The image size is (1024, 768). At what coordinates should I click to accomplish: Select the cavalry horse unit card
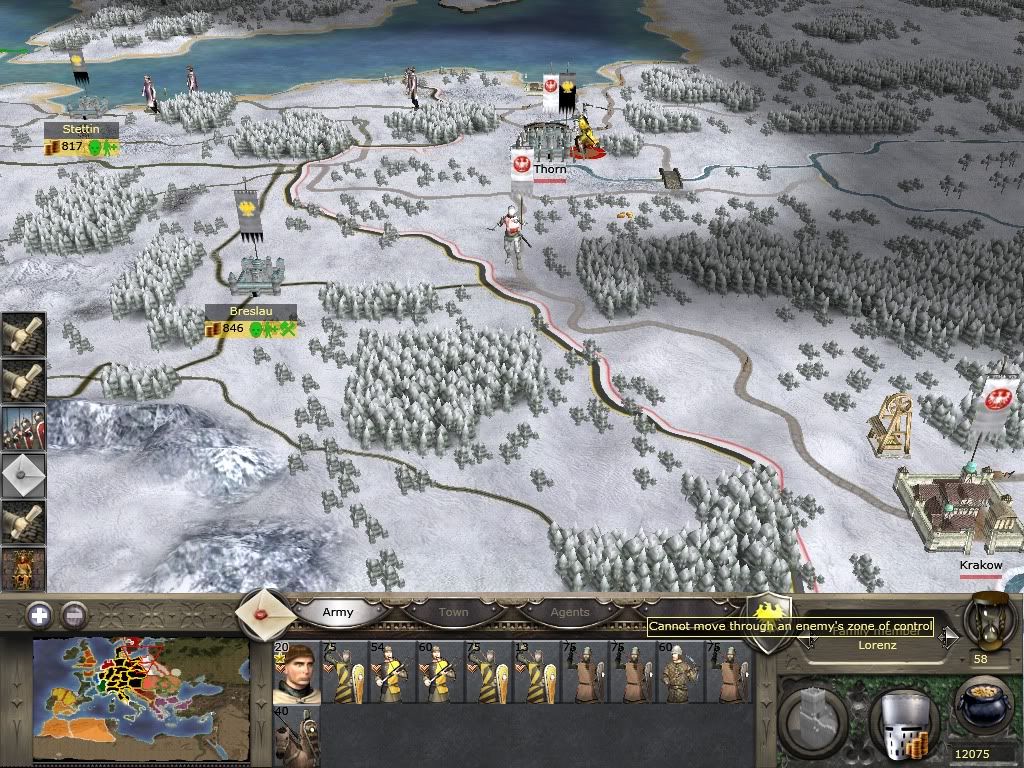296,736
